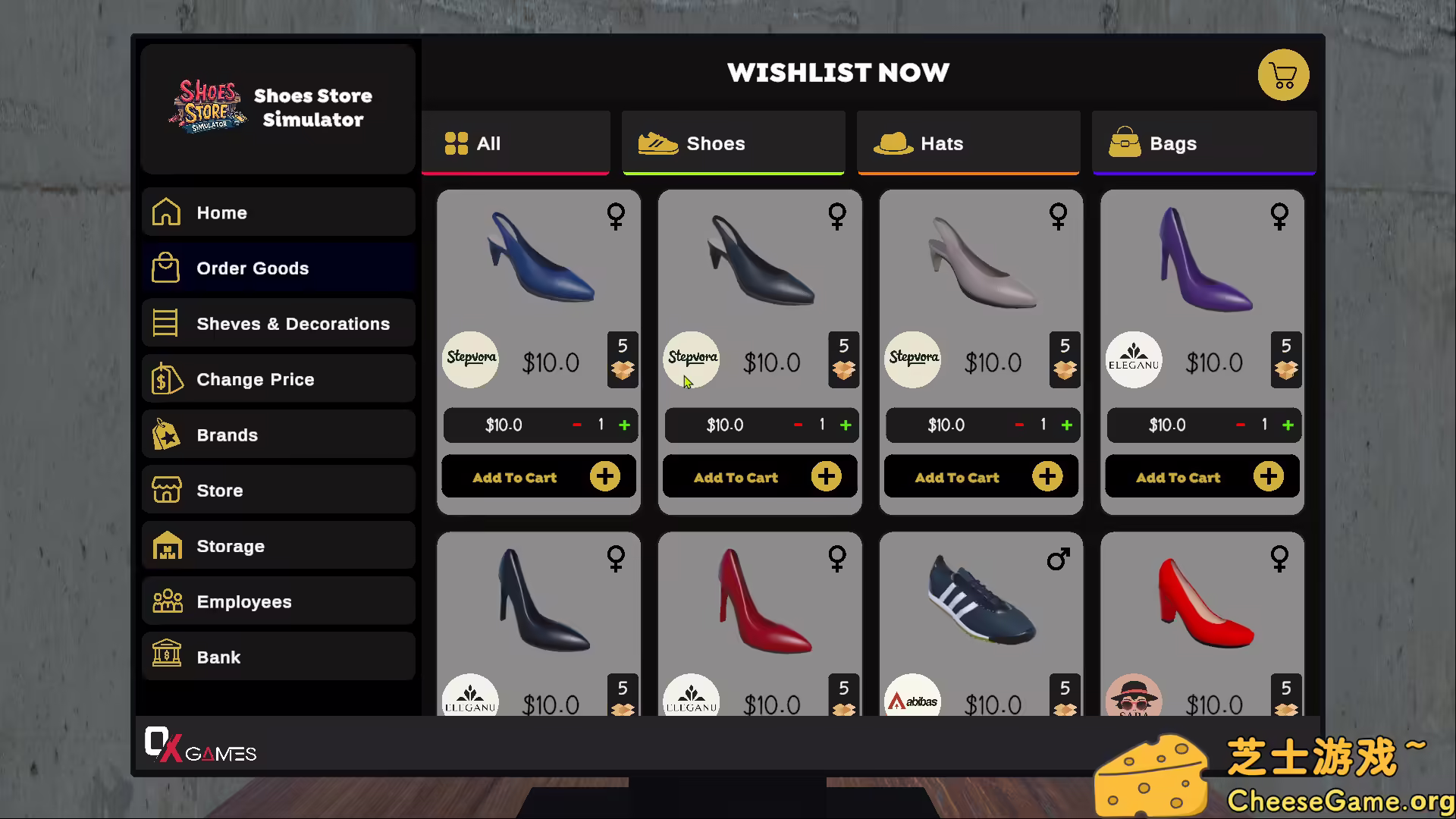Screen dimensions: 1456x819
Task: Click the Change Price tag icon
Action: (165, 378)
